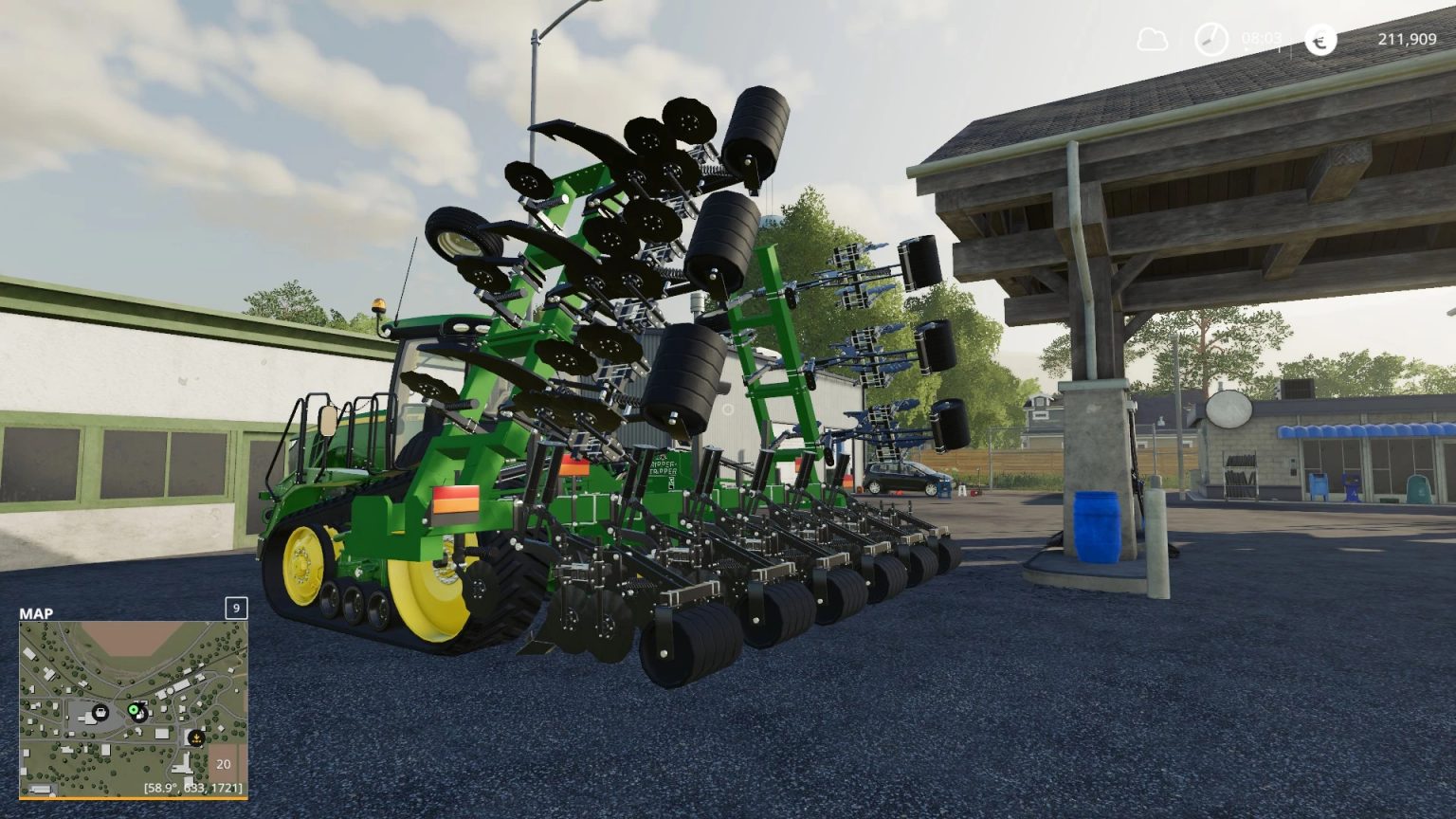1456x819 pixels.
Task: Click the vehicle icon beside the player marker
Action: tap(140, 716)
